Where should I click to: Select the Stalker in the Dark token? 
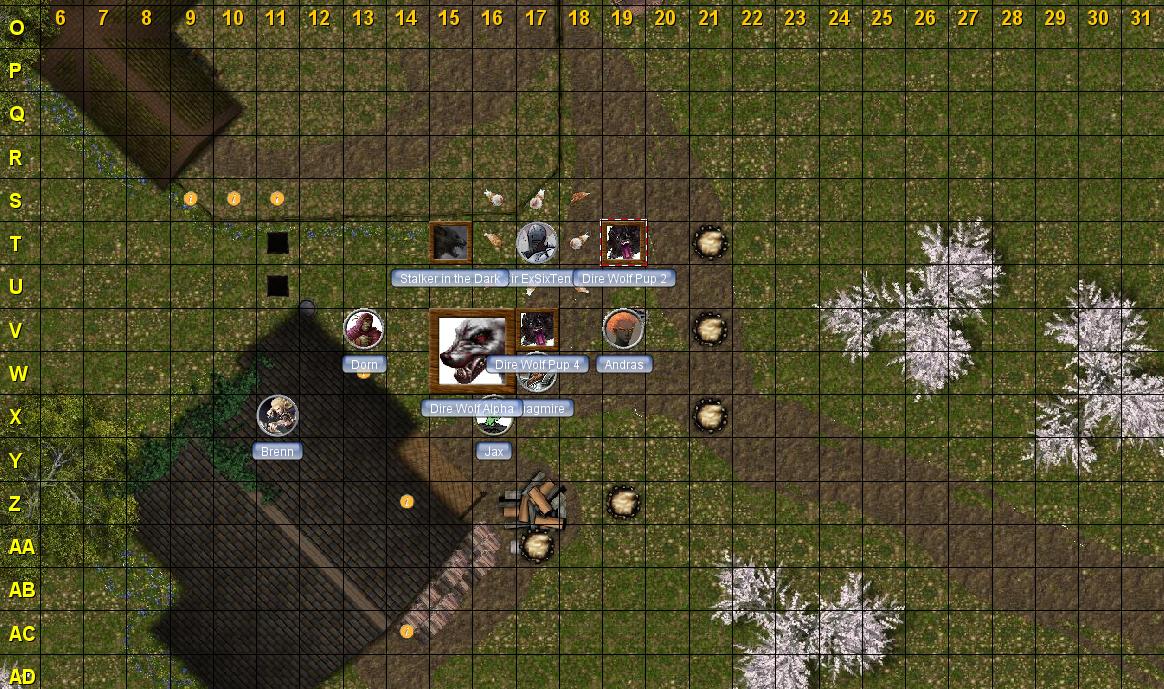click(450, 243)
